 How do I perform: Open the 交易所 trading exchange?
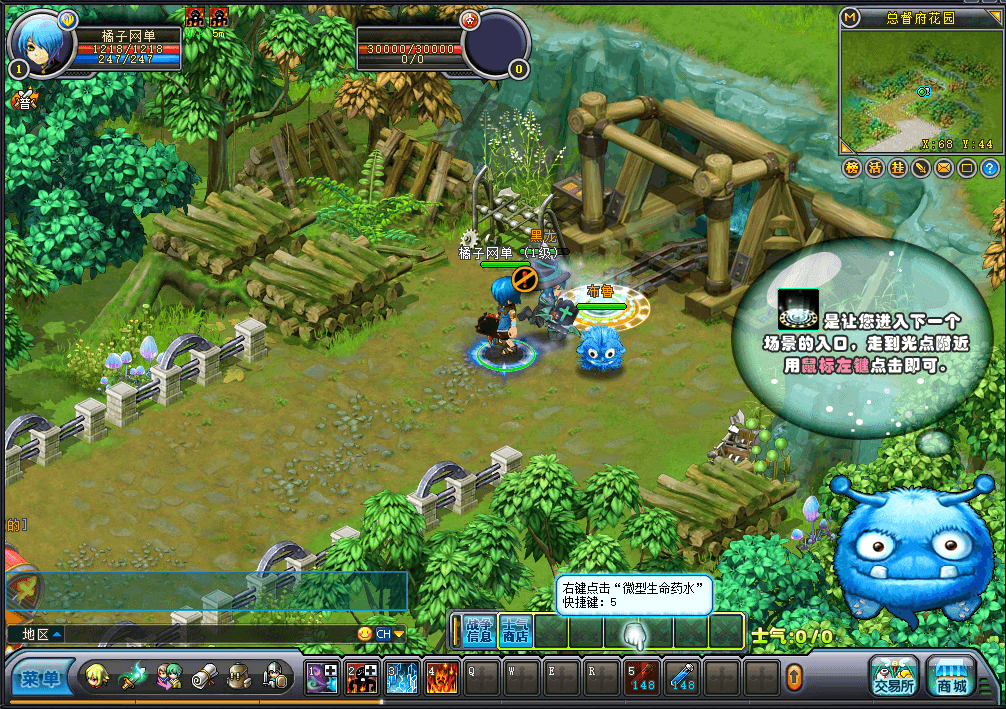coord(893,676)
